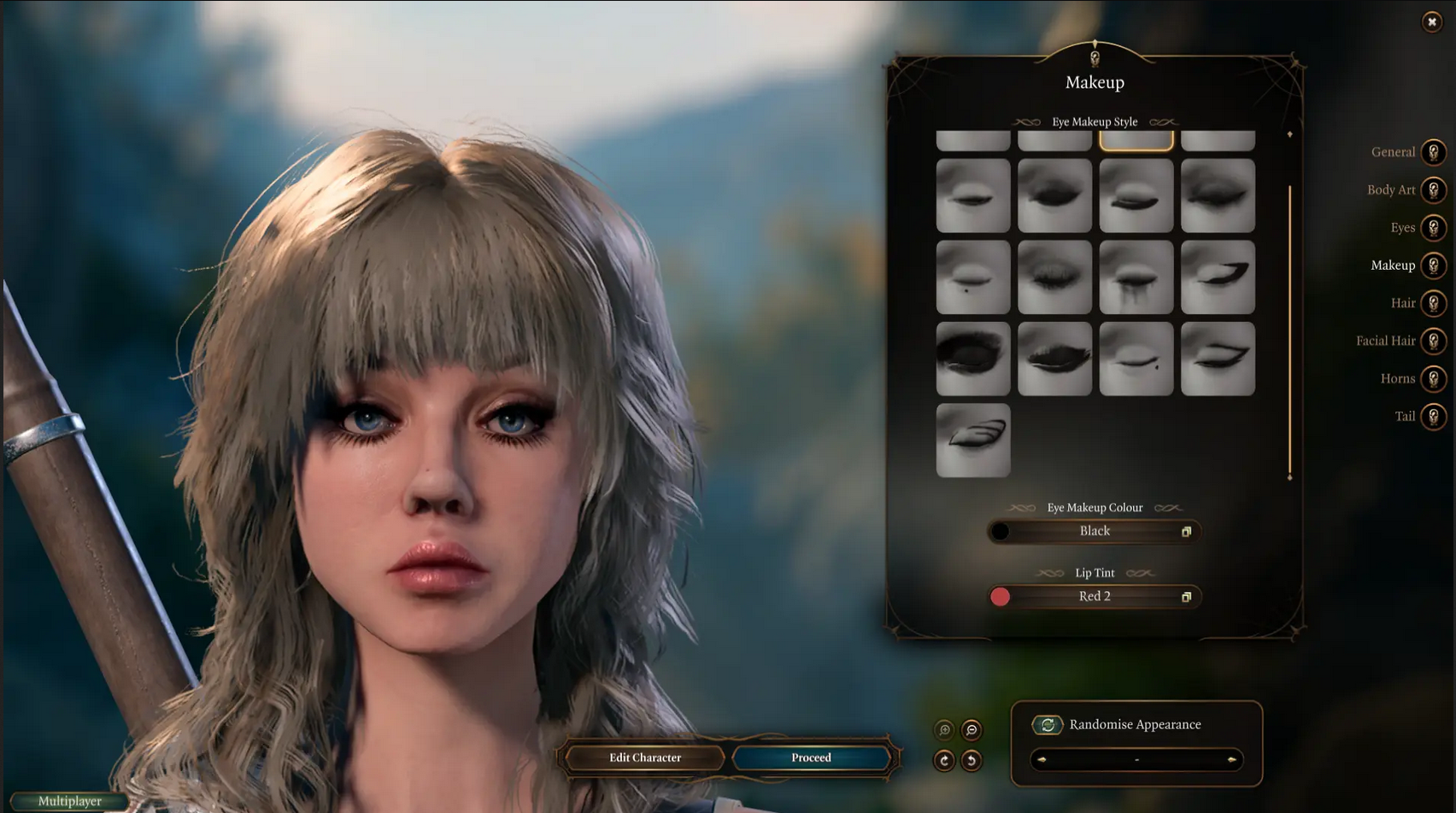Select the heavy full black eyeshadow style
Screen dimensions: 1456x813
pos(973,359)
